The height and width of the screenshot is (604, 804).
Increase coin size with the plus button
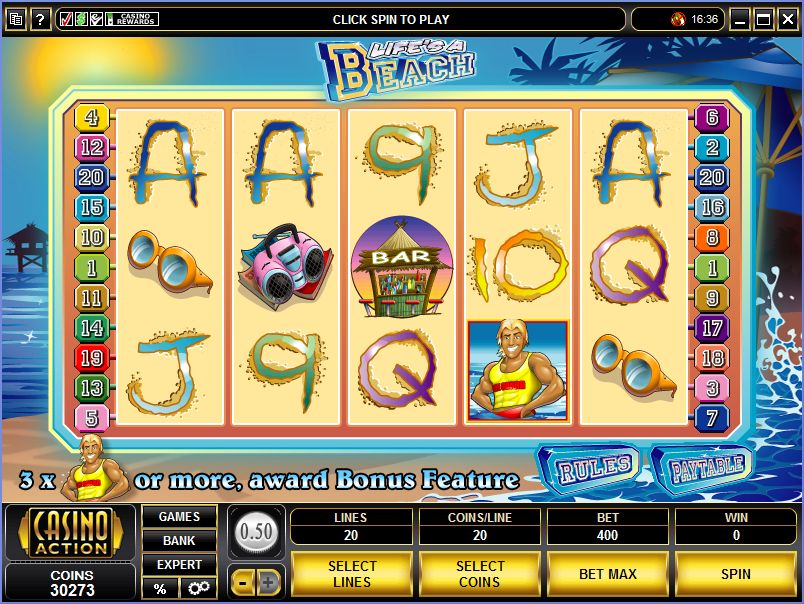click(269, 582)
